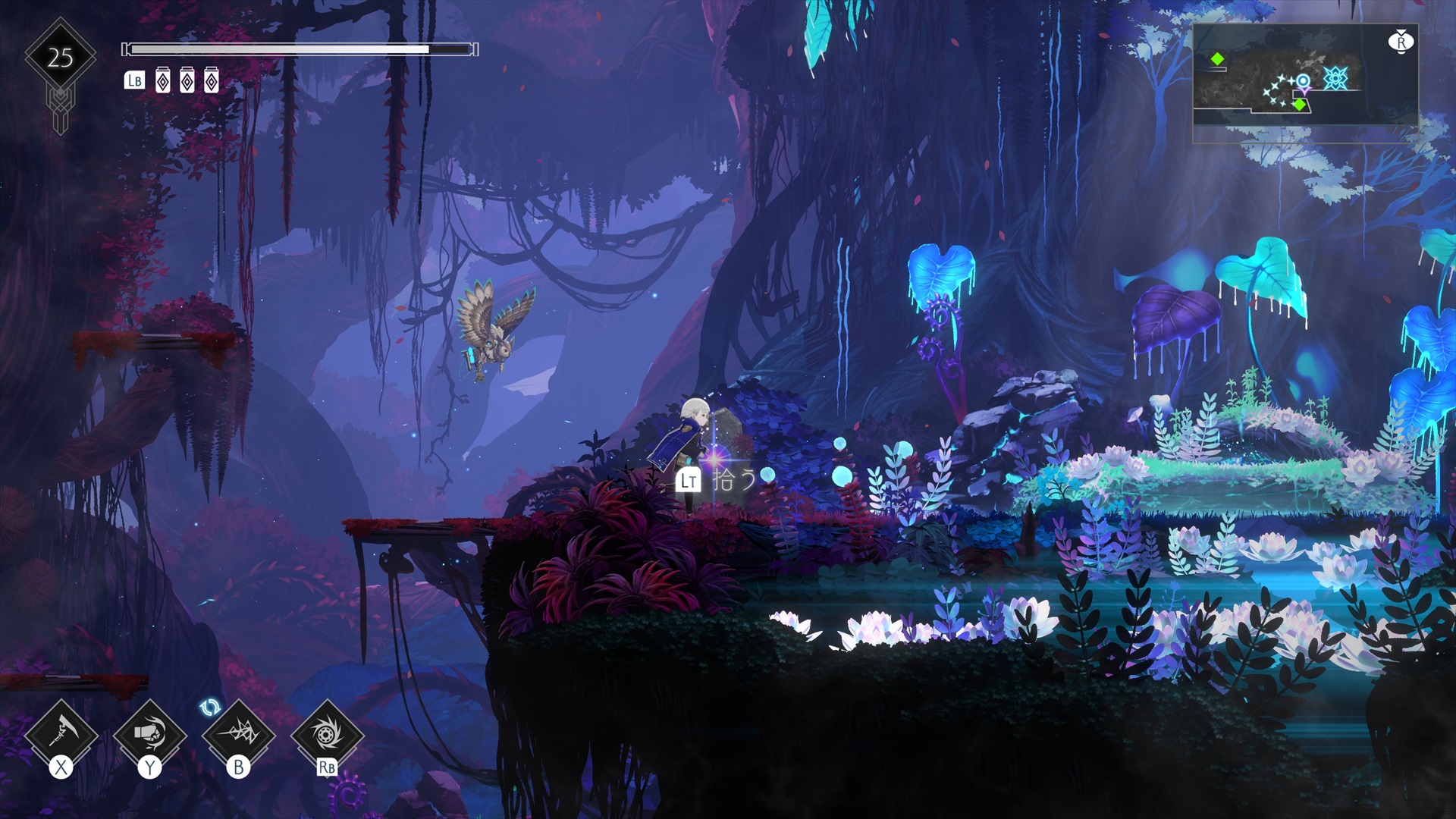Activate the scythe attack skill
This screenshot has height=819, width=1456.
pyautogui.click(x=61, y=734)
